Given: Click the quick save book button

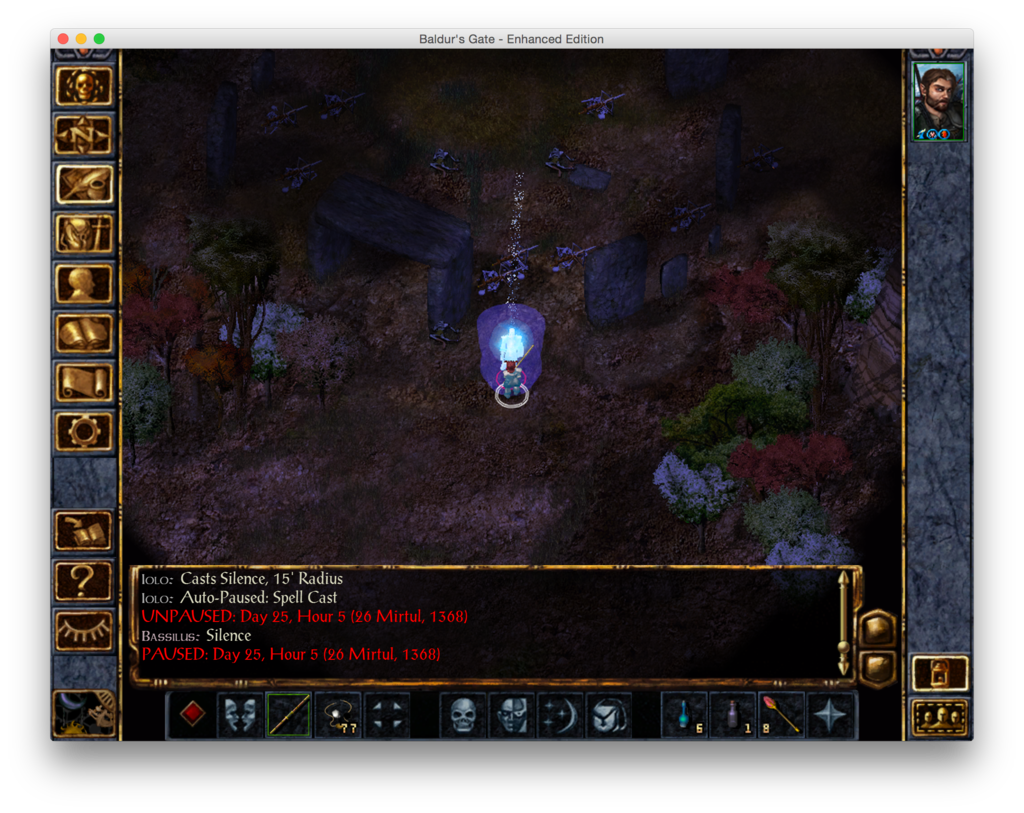Looking at the screenshot, I should pyautogui.click(x=84, y=531).
